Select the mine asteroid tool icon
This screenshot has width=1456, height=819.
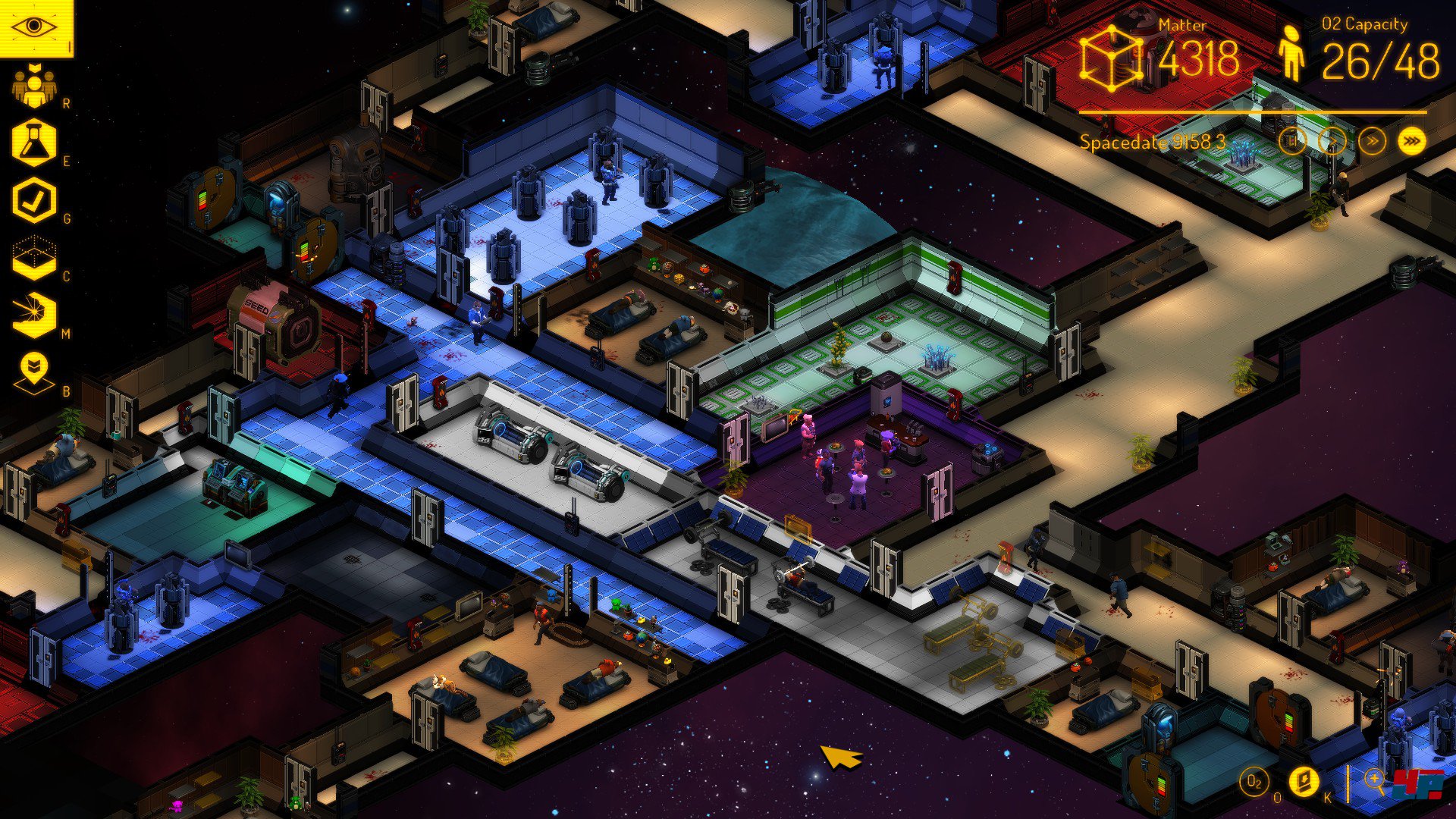click(x=34, y=315)
